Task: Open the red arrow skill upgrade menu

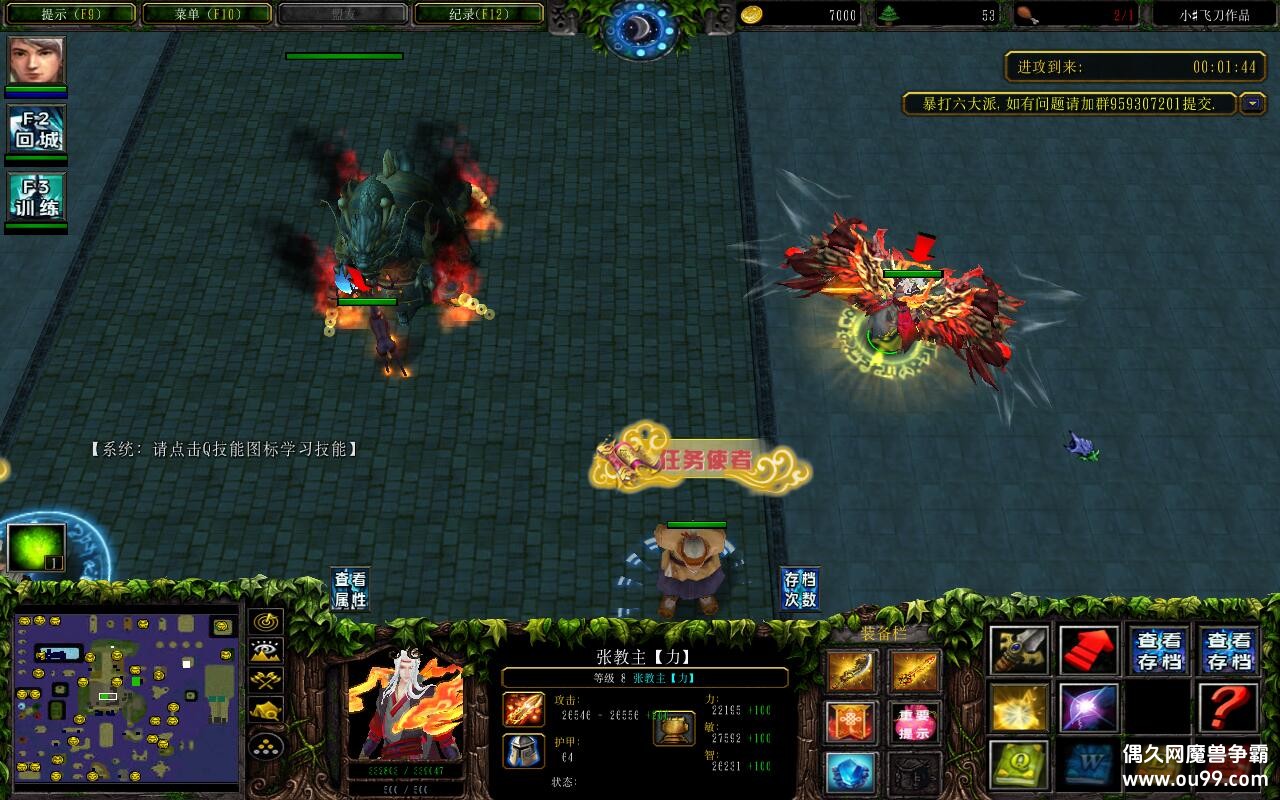Action: click(1089, 650)
